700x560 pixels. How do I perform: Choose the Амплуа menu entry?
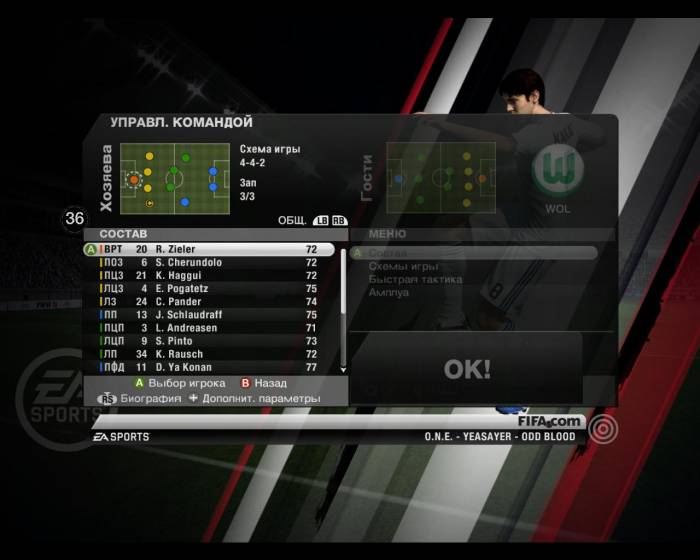point(389,293)
